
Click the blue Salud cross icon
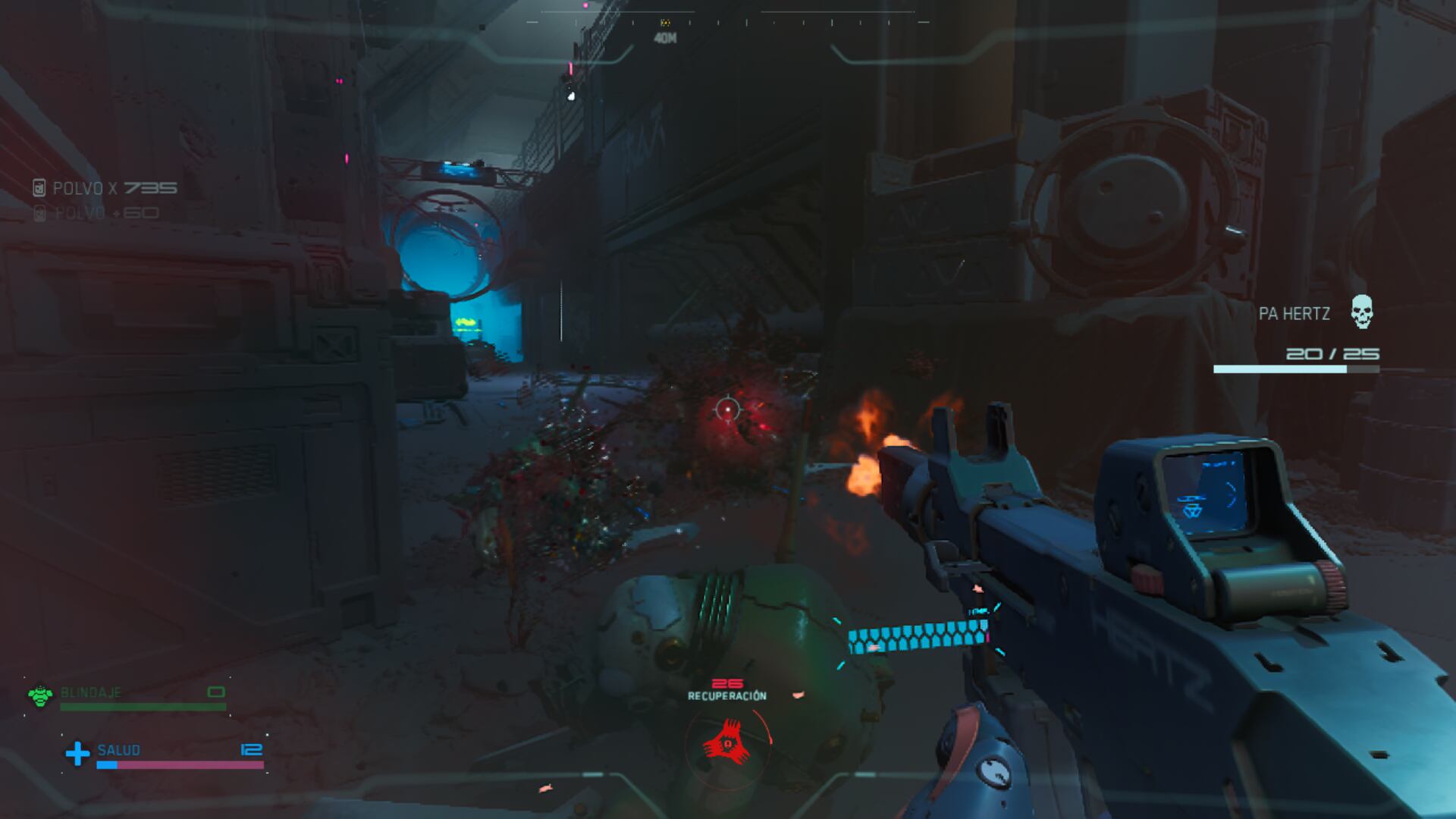coord(77,753)
